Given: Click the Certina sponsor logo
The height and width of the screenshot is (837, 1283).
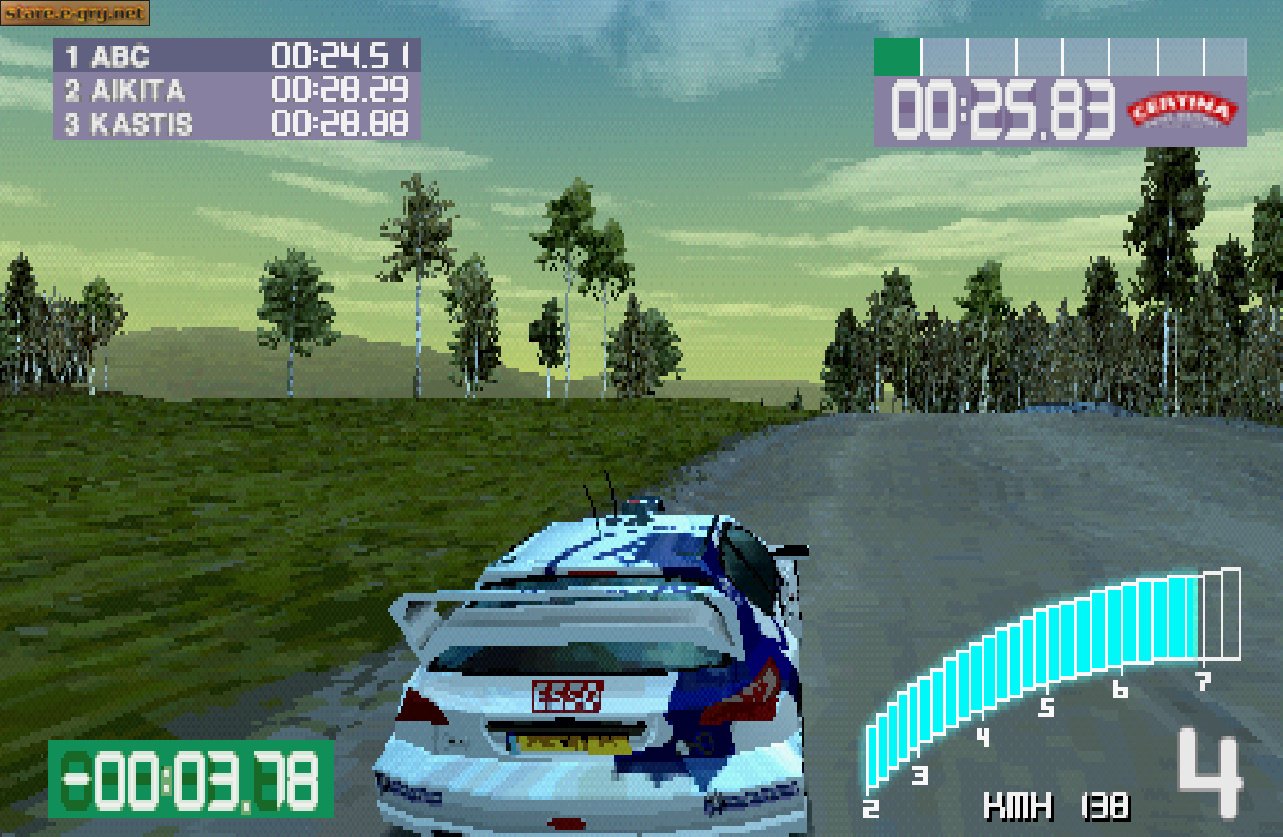Looking at the screenshot, I should [x=1184, y=108].
